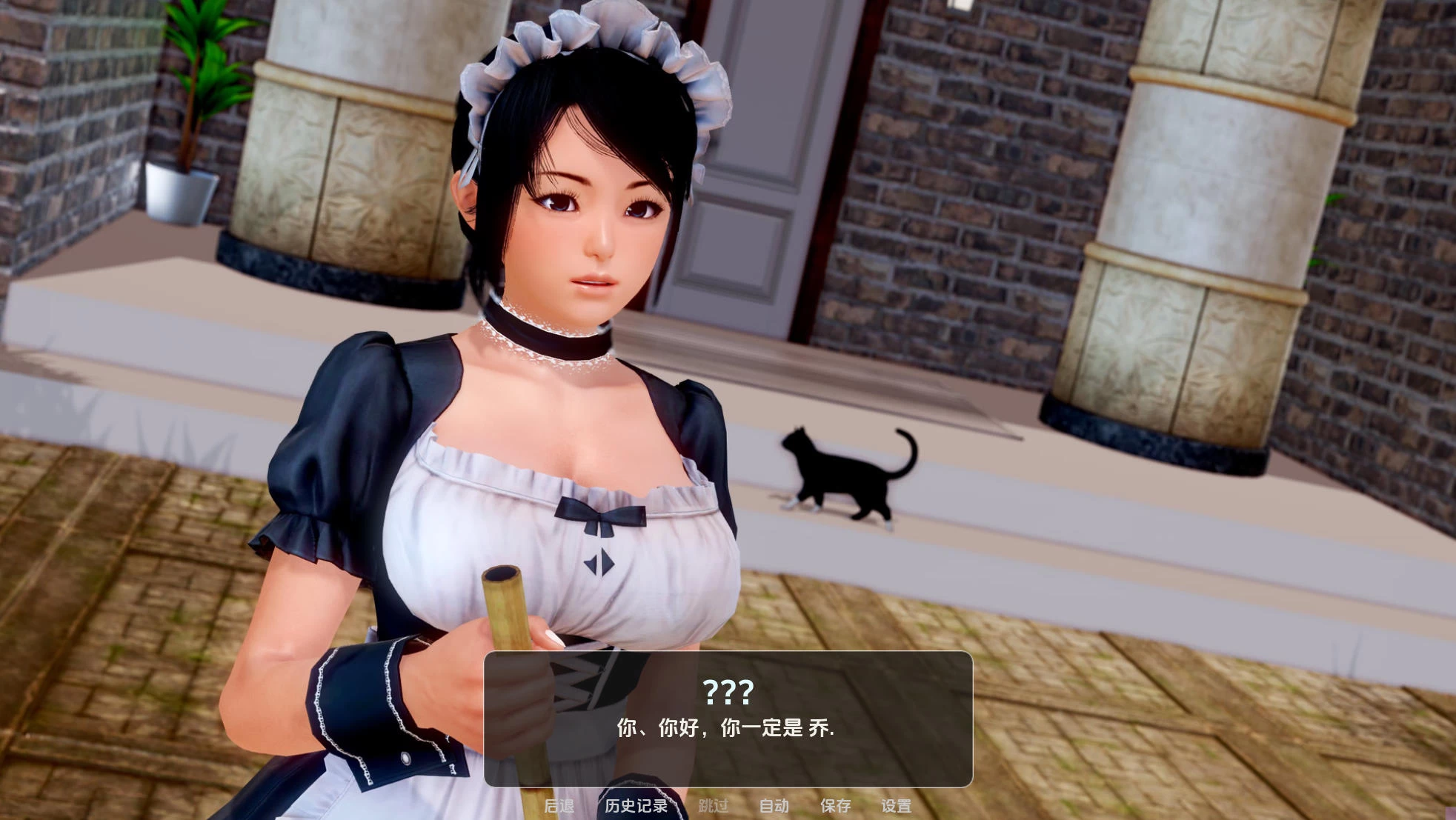Click the quick menu bar at the bottom
The height and width of the screenshot is (820, 1456).
(x=730, y=807)
